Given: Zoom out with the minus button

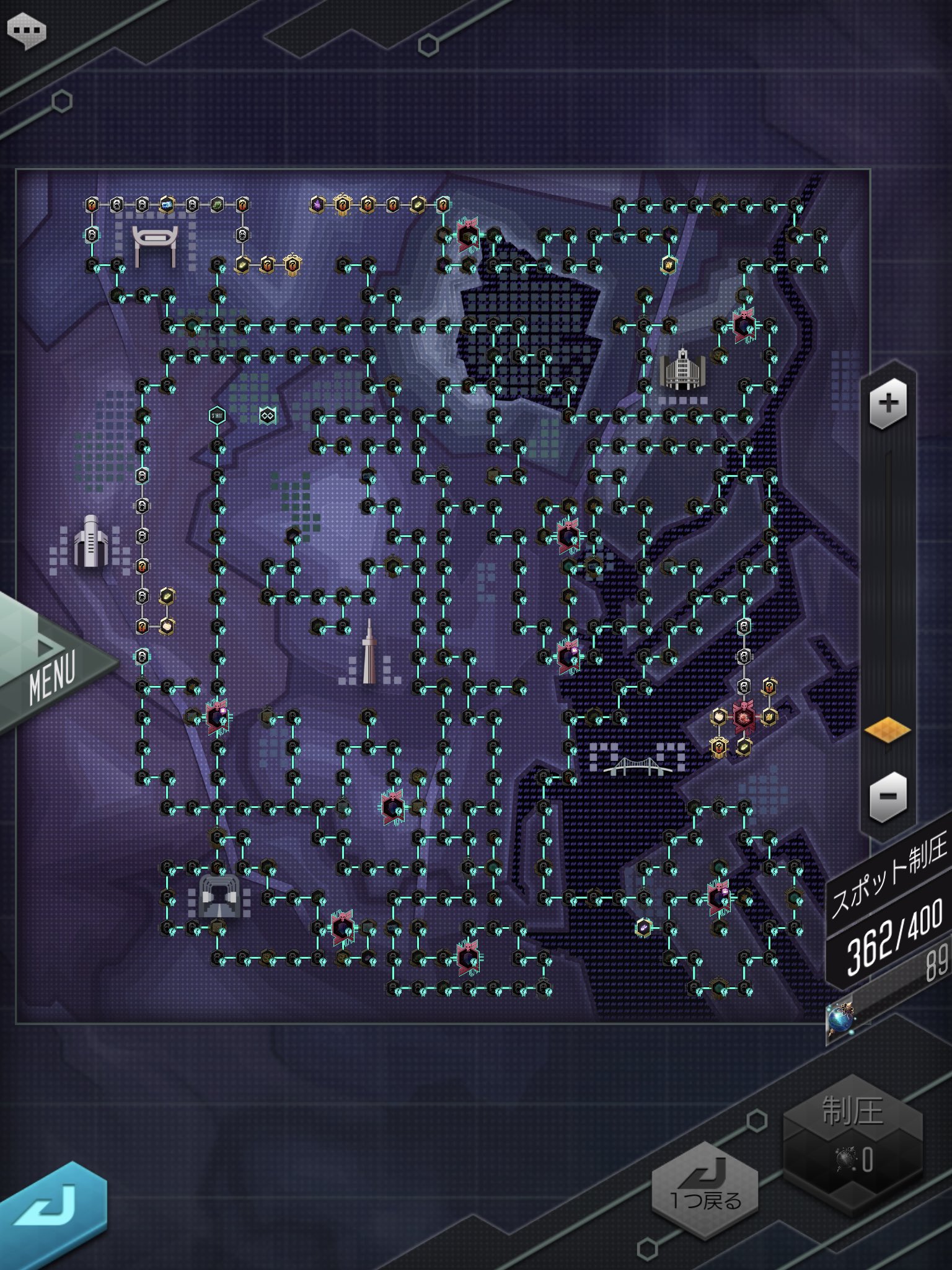Looking at the screenshot, I should click(888, 796).
